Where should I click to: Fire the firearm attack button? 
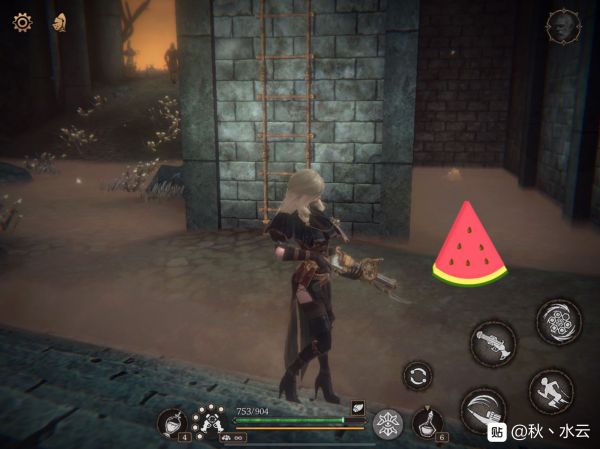[493, 342]
